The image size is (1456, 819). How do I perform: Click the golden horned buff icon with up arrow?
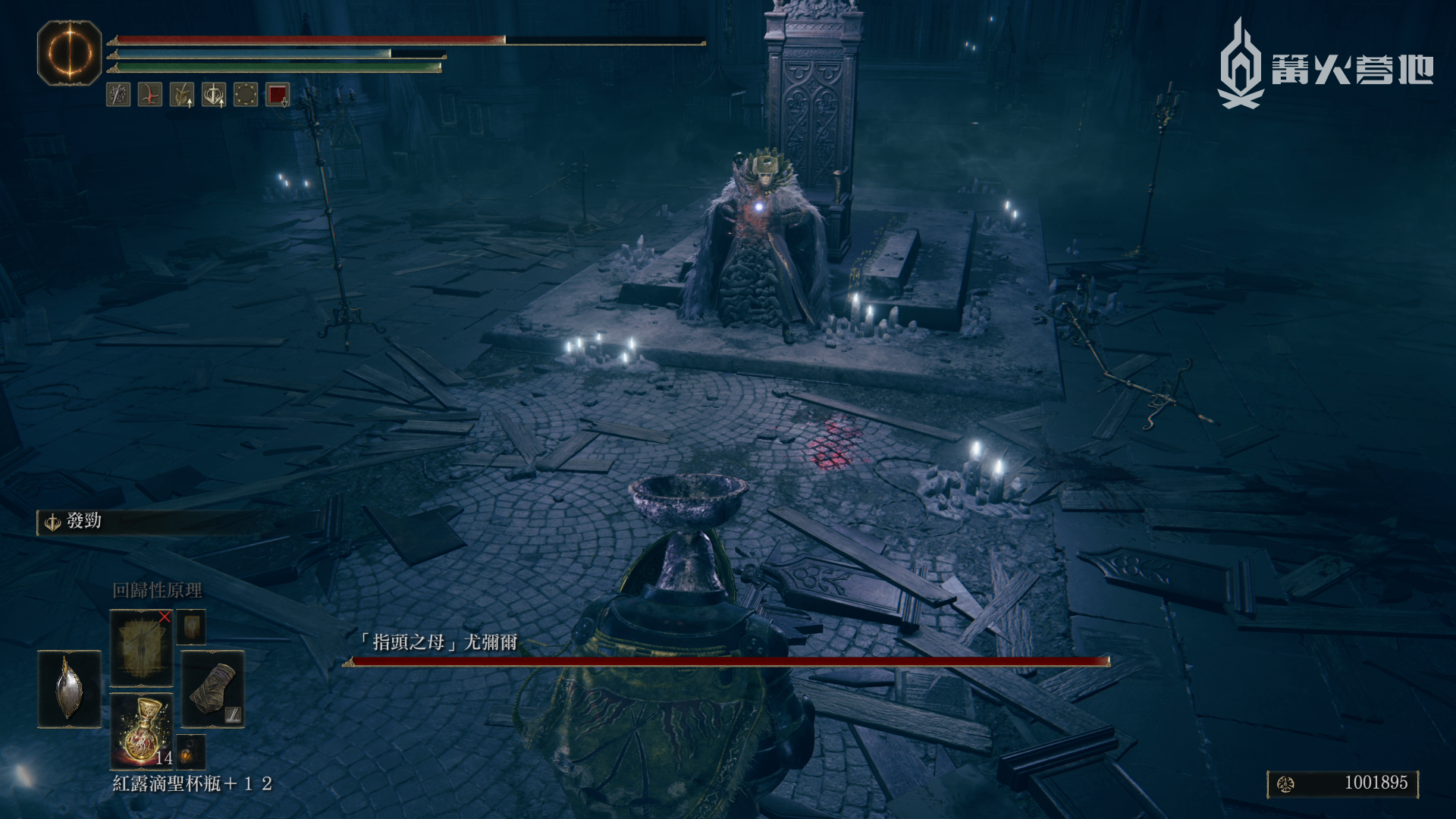pyautogui.click(x=182, y=95)
